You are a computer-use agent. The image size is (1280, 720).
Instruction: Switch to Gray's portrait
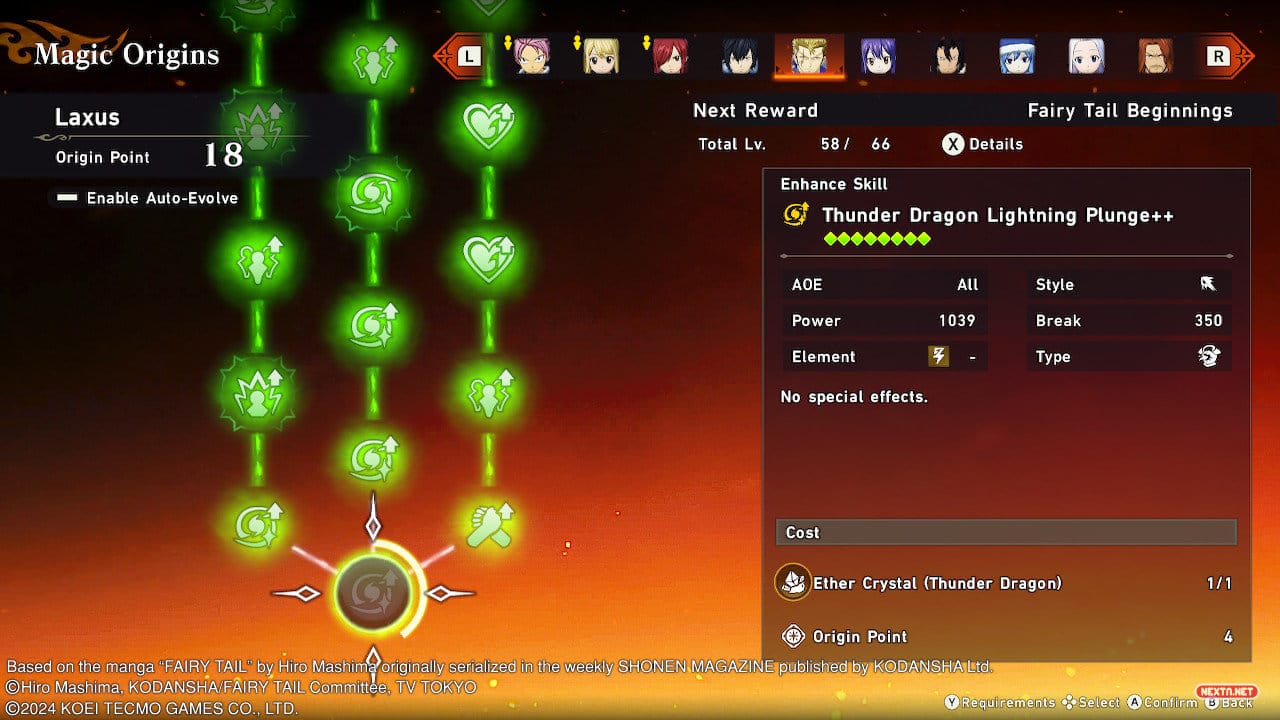click(740, 57)
